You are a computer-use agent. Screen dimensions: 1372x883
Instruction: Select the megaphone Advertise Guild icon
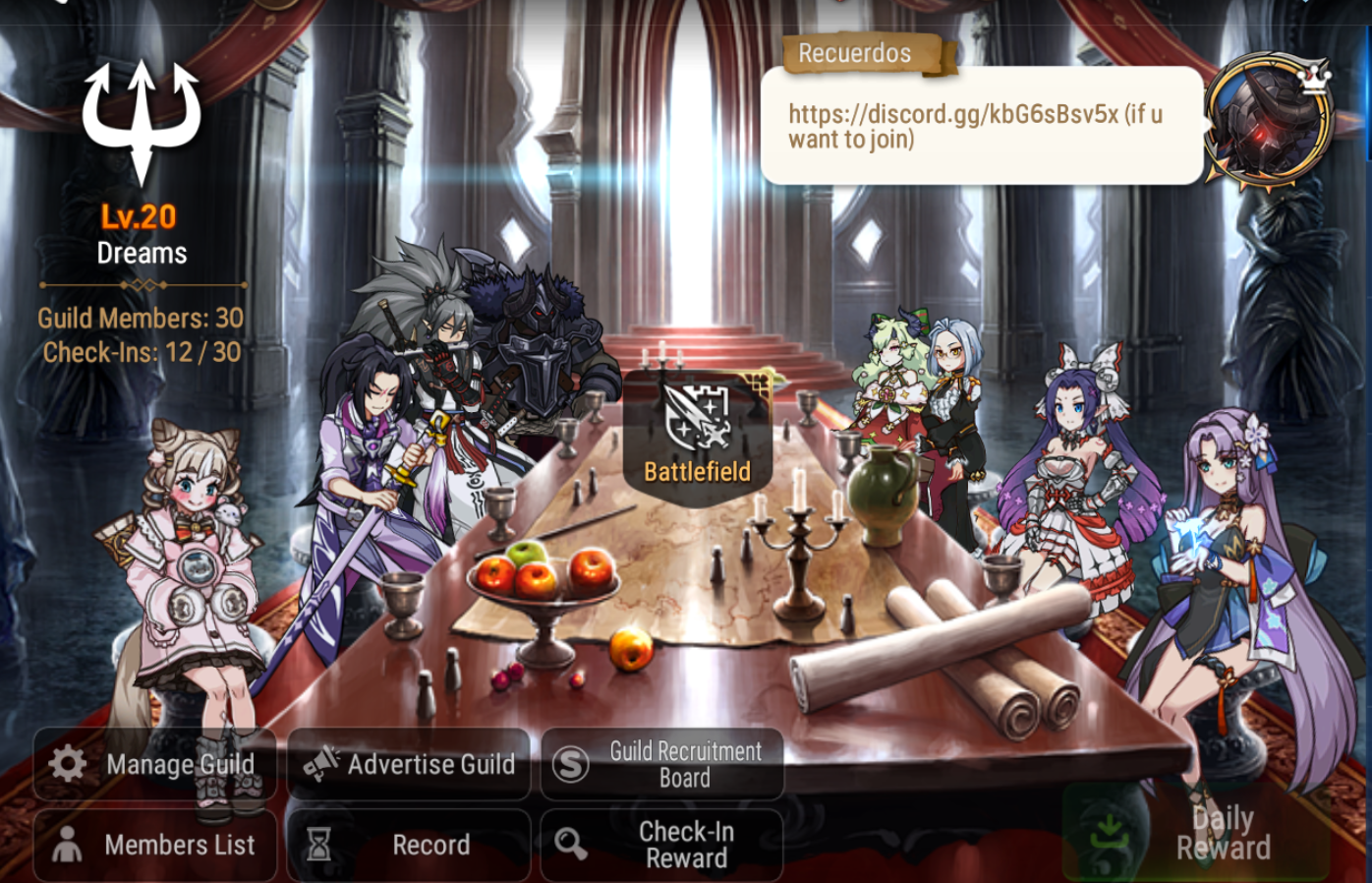click(x=321, y=764)
